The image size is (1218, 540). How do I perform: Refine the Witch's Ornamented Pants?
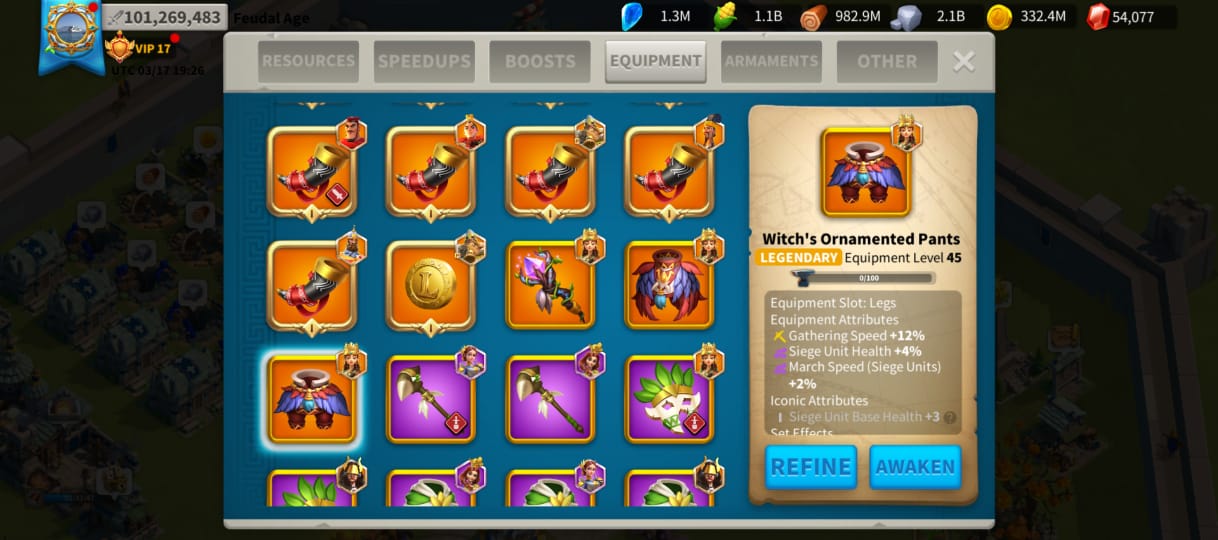click(x=811, y=467)
